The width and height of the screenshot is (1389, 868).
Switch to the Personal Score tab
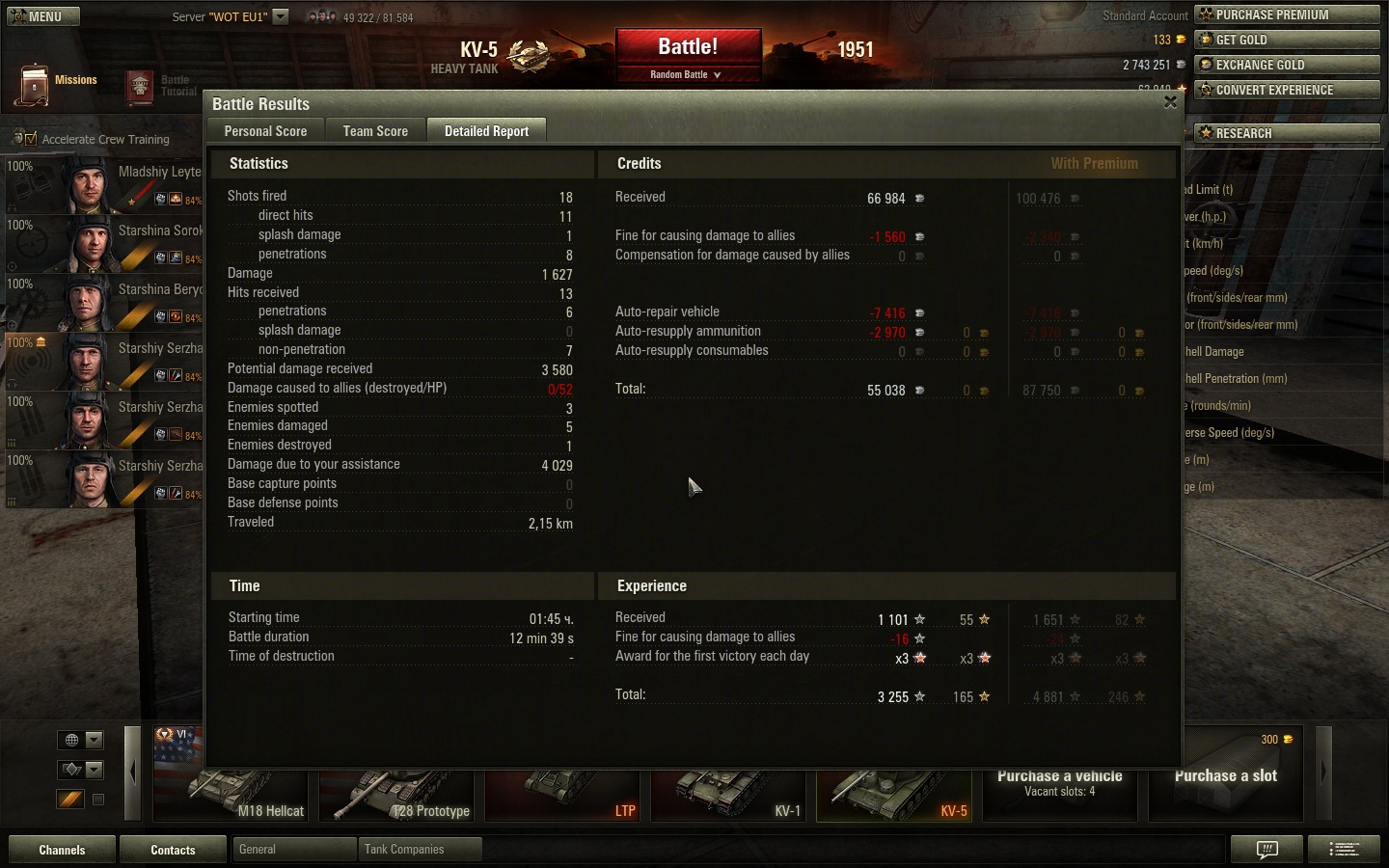265,131
